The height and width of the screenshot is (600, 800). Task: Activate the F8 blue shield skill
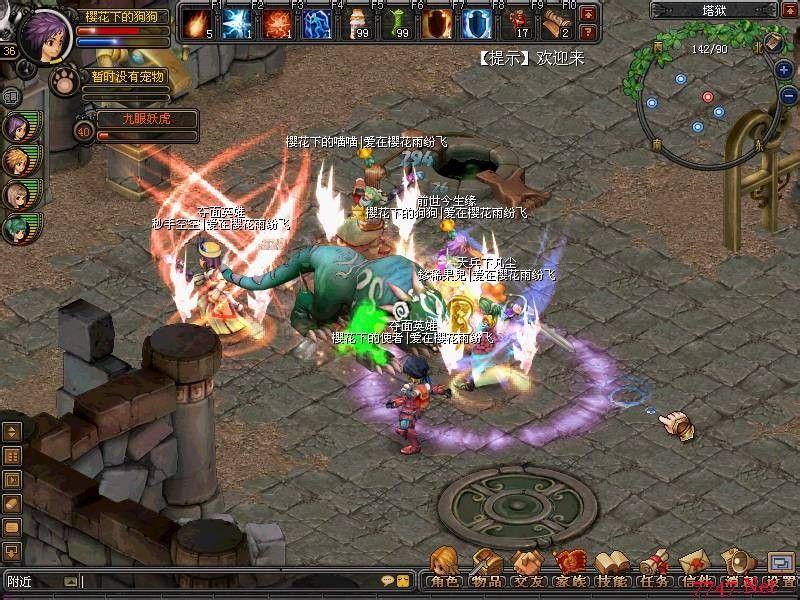[476, 23]
